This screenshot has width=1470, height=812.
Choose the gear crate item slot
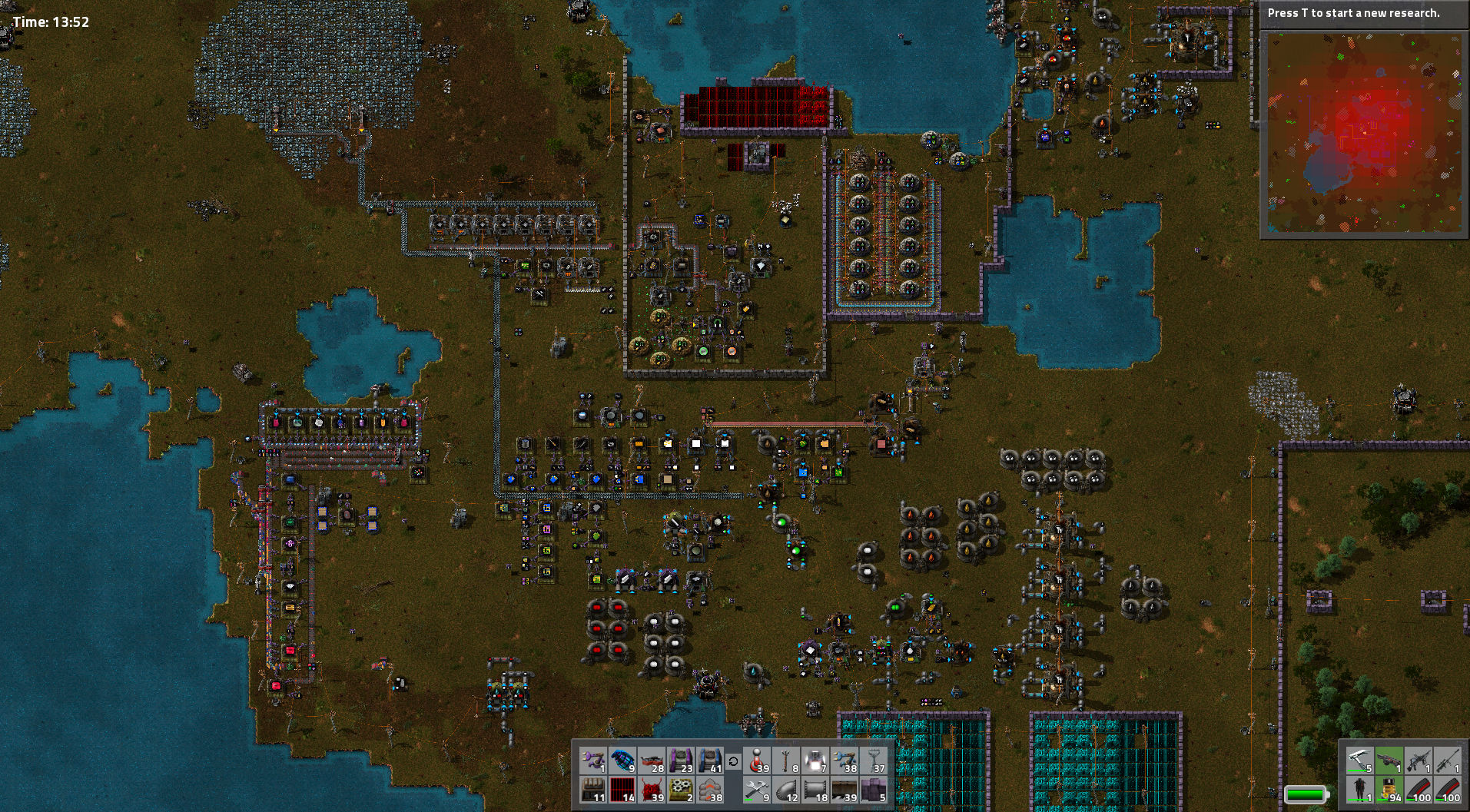coord(681,790)
